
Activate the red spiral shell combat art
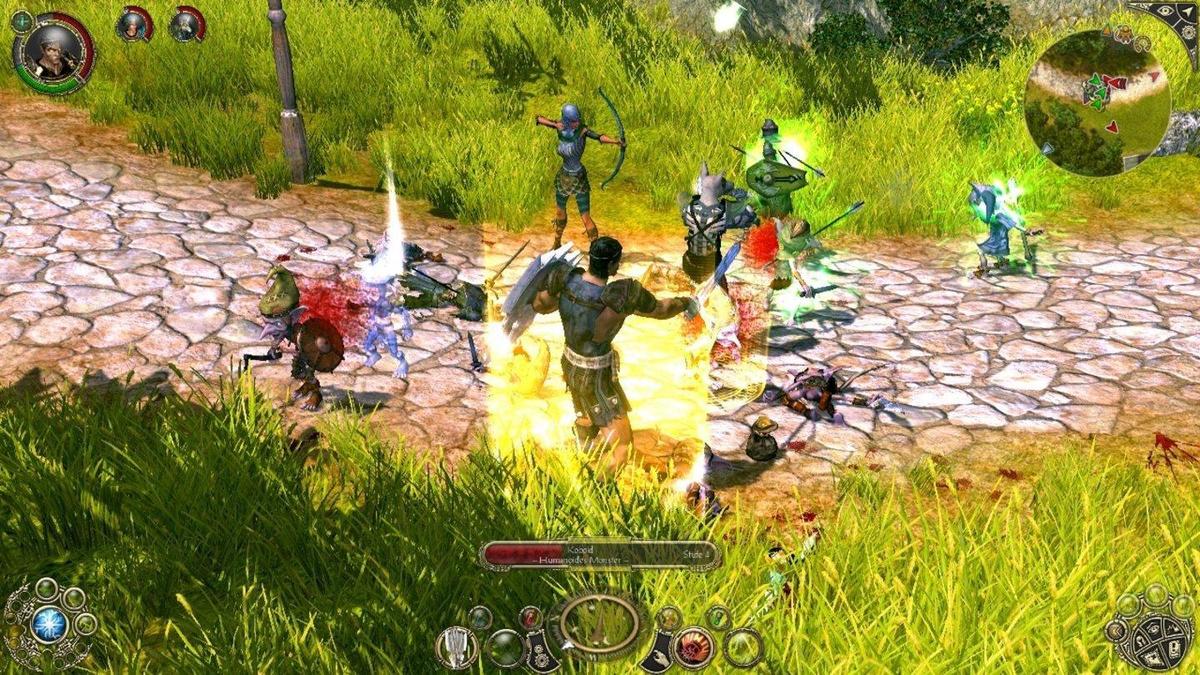(692, 647)
